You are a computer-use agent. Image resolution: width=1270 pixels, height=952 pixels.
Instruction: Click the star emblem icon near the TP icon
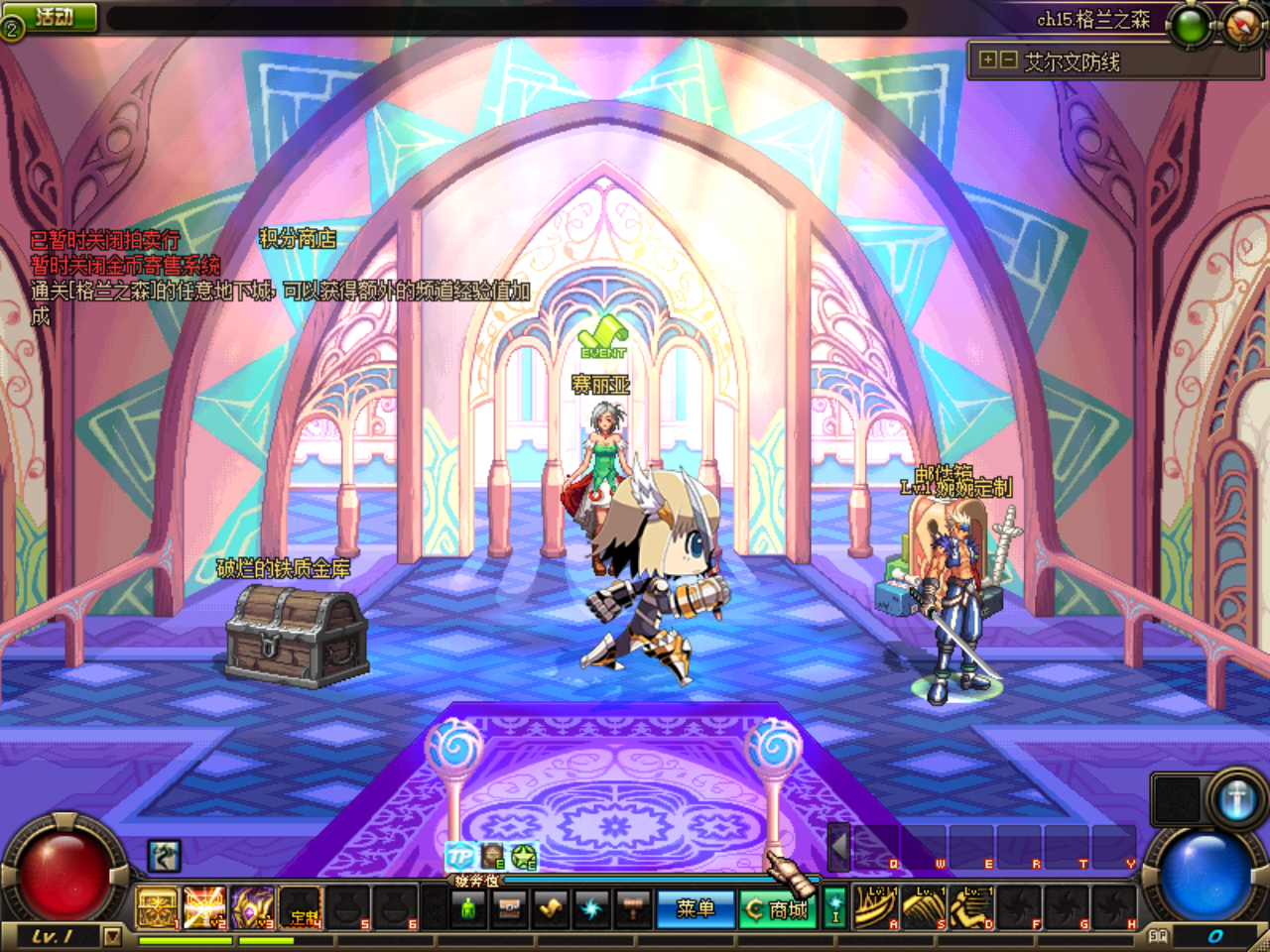(524, 855)
